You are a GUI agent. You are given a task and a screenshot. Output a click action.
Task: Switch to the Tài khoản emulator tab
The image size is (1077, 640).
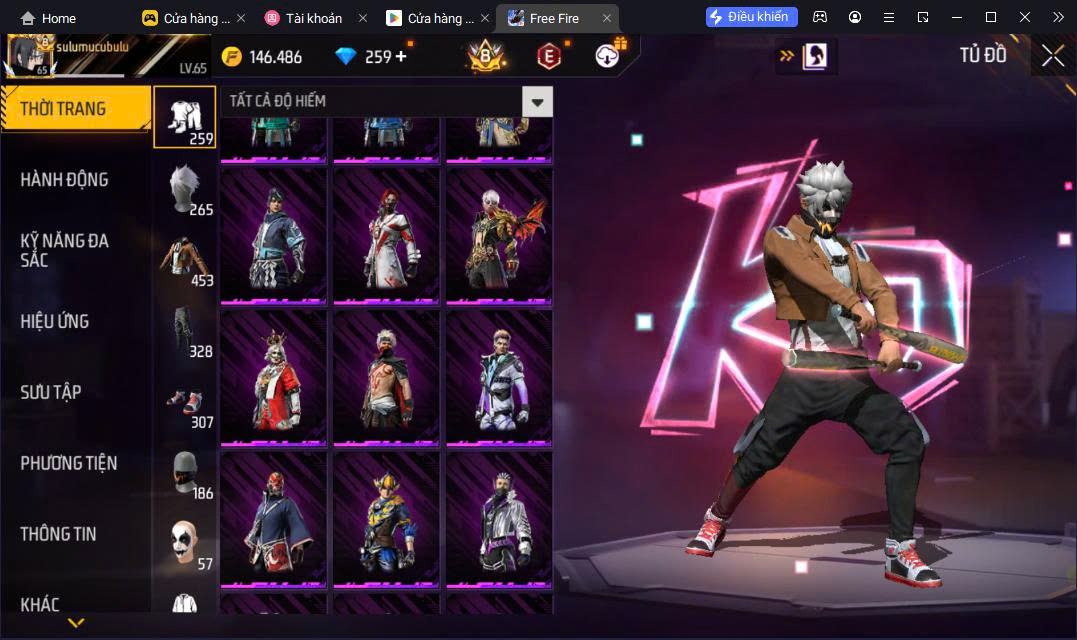pos(313,18)
